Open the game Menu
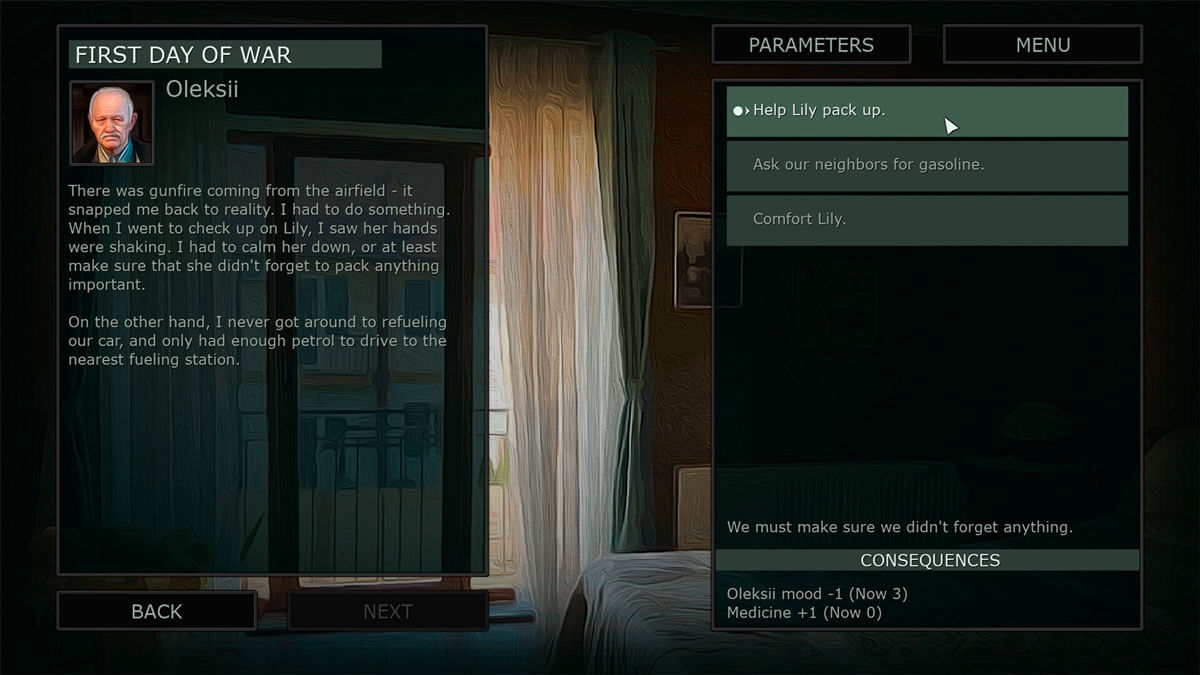The width and height of the screenshot is (1200, 675). (1042, 45)
